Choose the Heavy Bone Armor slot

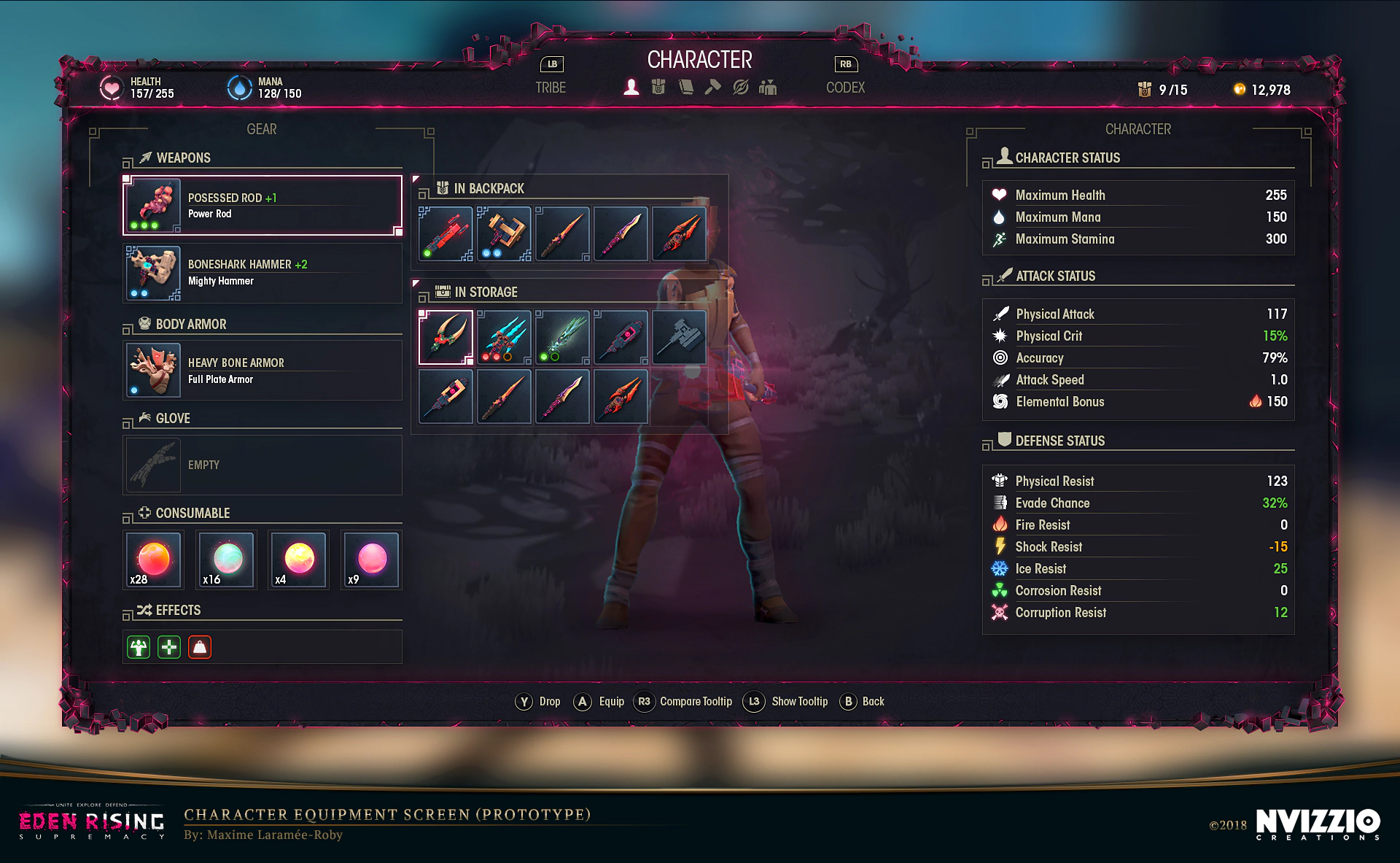click(x=262, y=371)
